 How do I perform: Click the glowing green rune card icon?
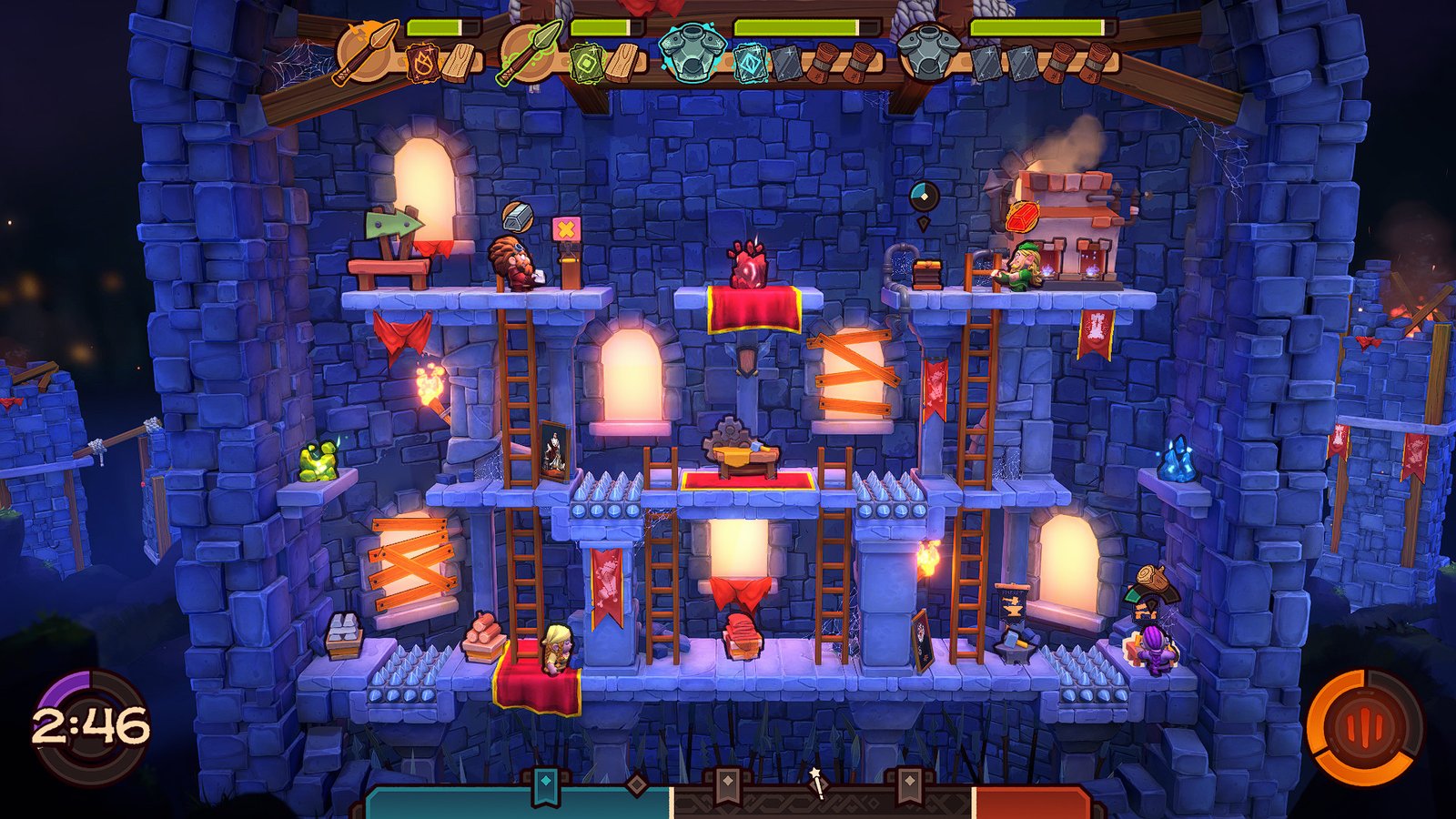[586, 62]
